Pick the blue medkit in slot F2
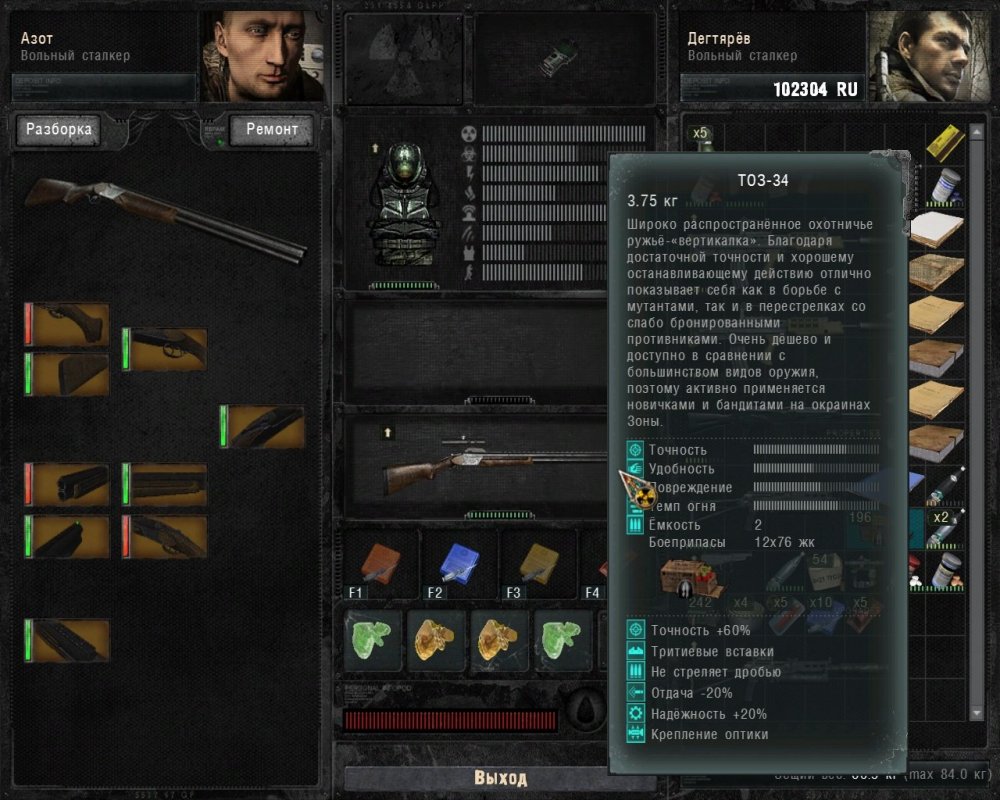 point(457,564)
